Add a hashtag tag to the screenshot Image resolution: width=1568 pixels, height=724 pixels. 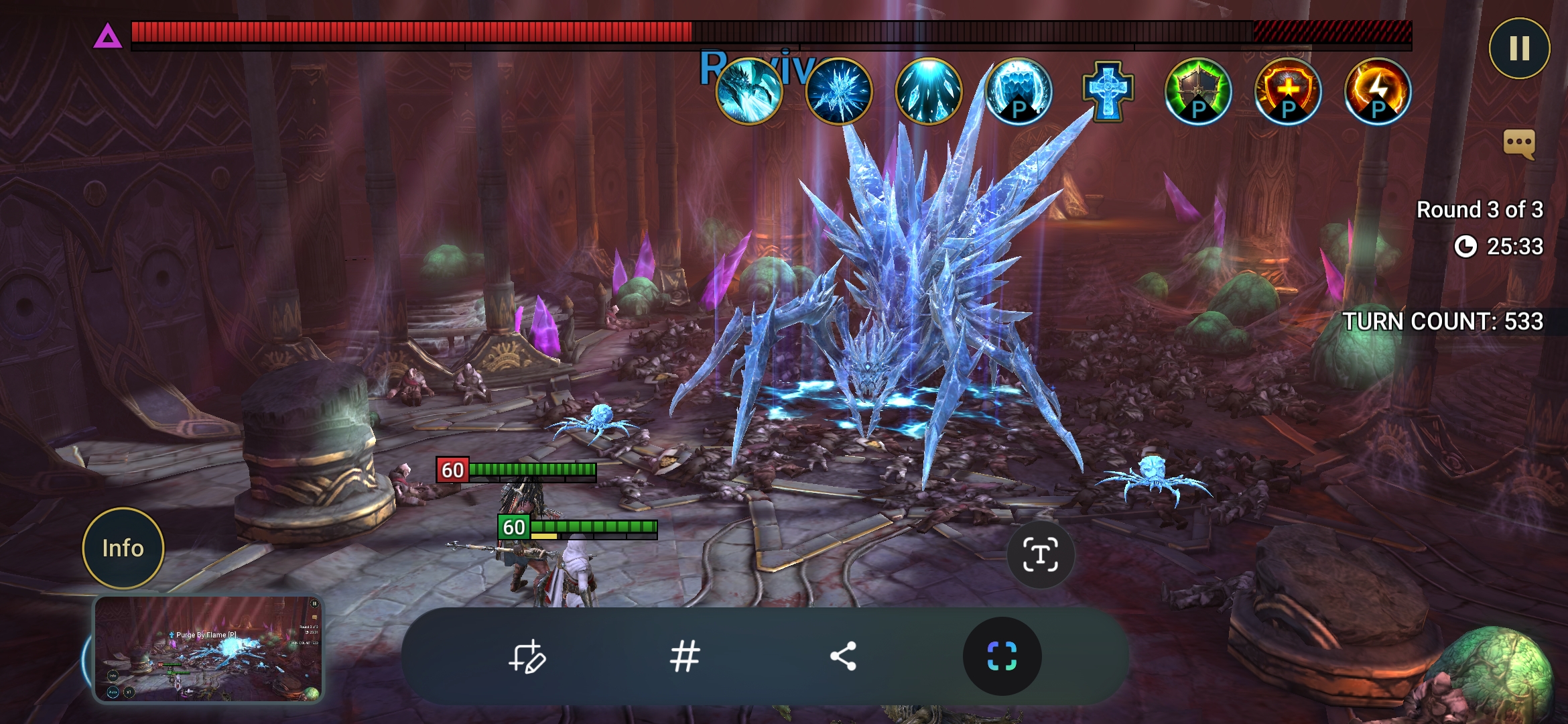tap(685, 656)
